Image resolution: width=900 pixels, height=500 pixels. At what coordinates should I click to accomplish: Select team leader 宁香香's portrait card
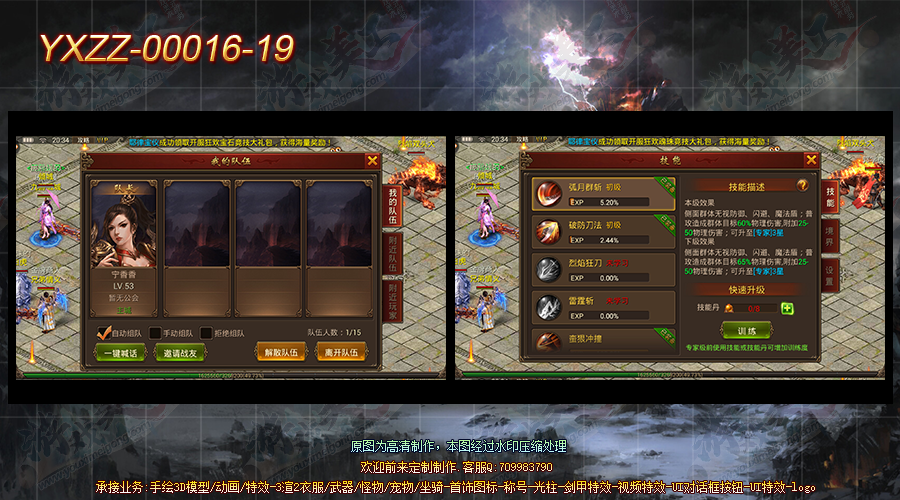(x=125, y=248)
